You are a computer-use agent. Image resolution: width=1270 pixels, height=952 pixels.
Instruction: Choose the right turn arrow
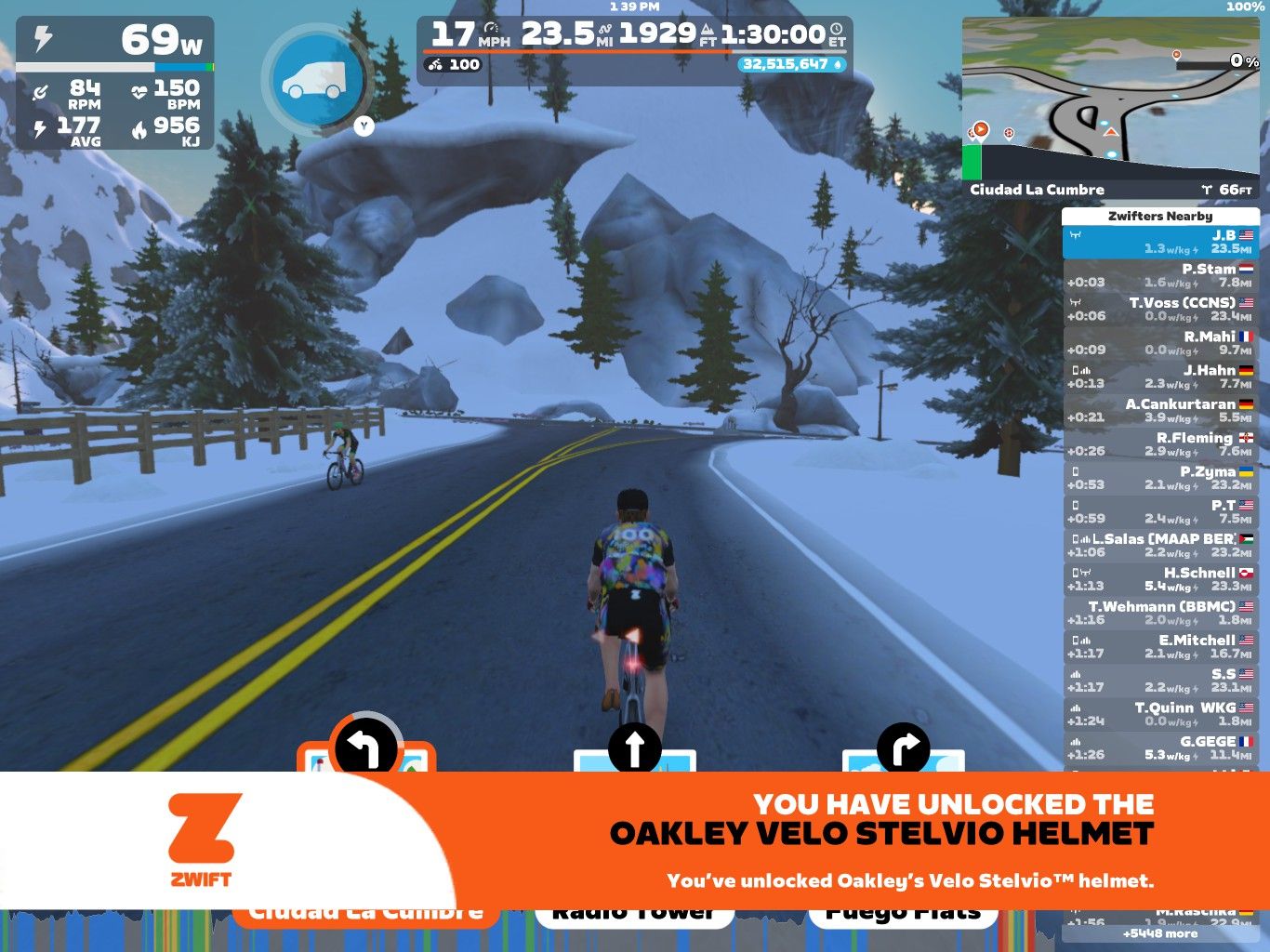point(904,748)
